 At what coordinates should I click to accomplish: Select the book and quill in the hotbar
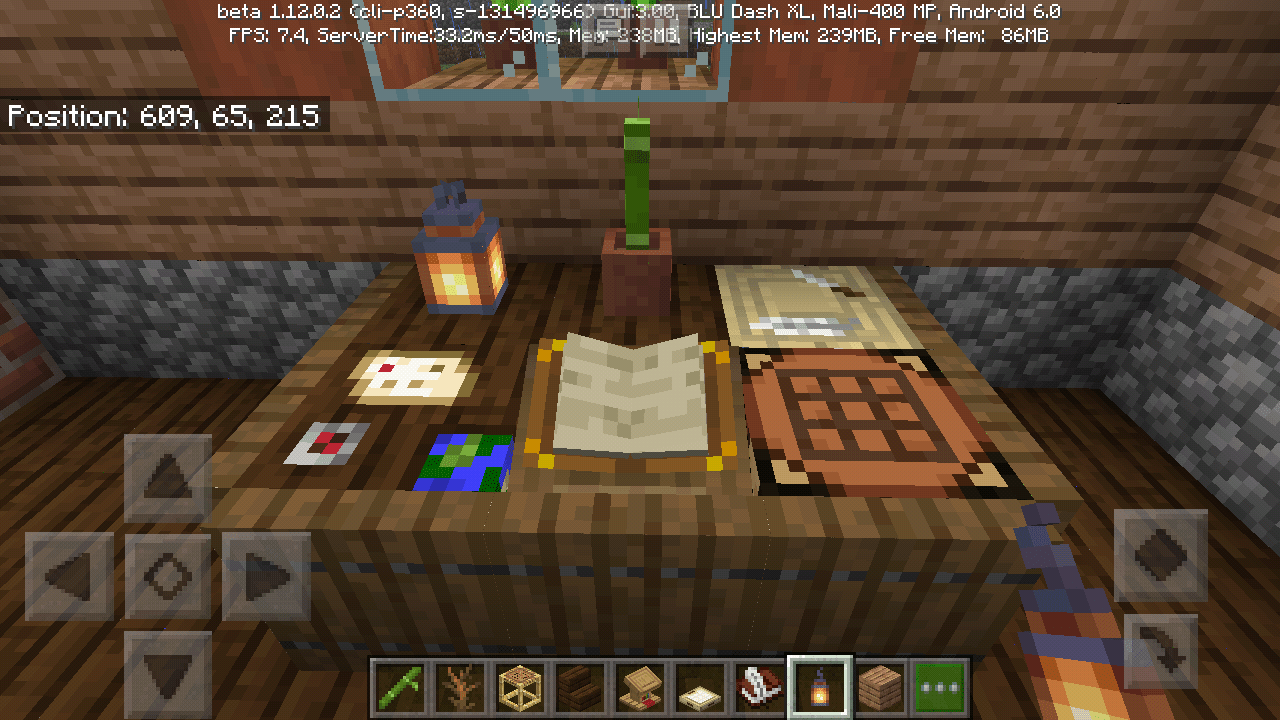(x=760, y=686)
